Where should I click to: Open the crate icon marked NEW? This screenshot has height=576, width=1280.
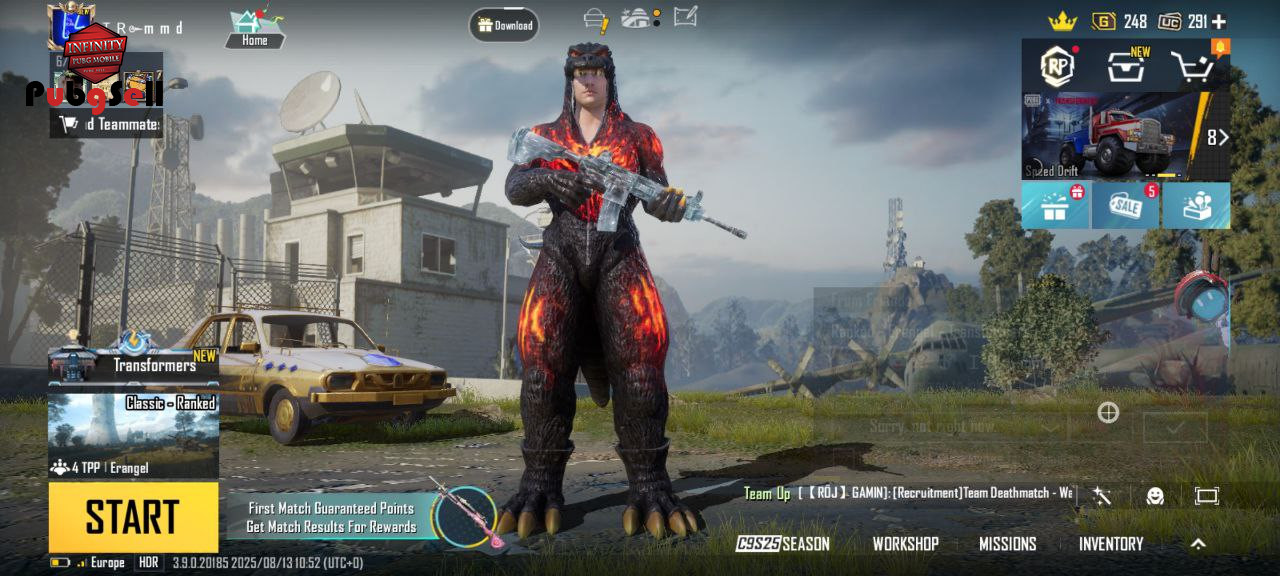pos(1124,67)
